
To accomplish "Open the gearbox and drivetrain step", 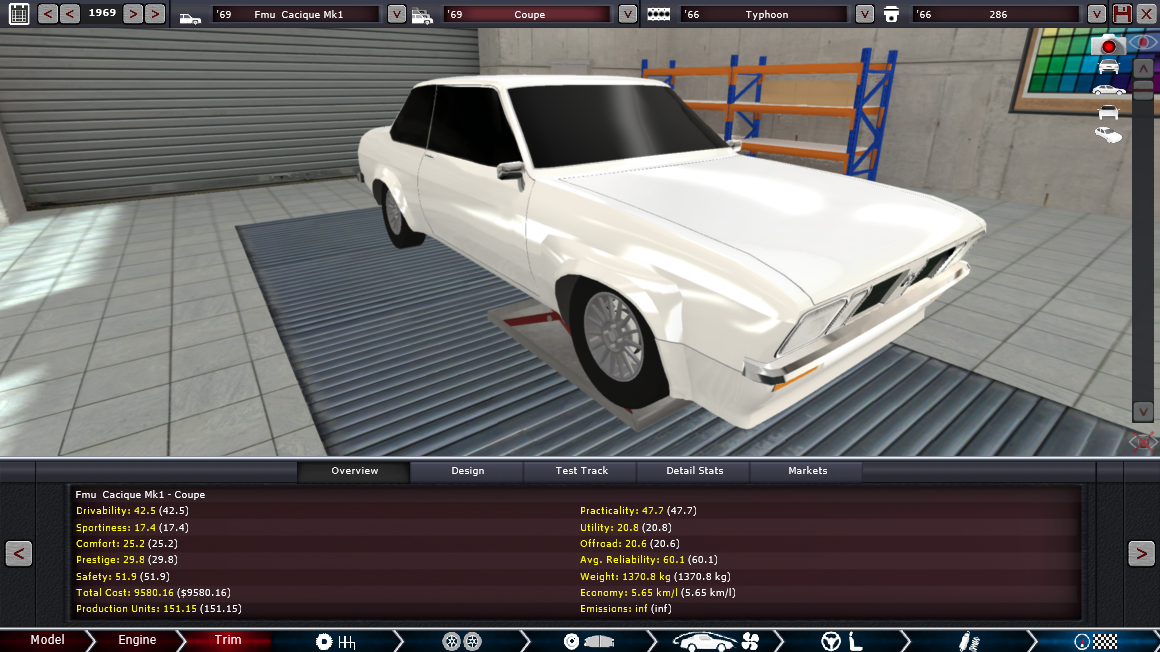I will pyautogui.click(x=335, y=641).
